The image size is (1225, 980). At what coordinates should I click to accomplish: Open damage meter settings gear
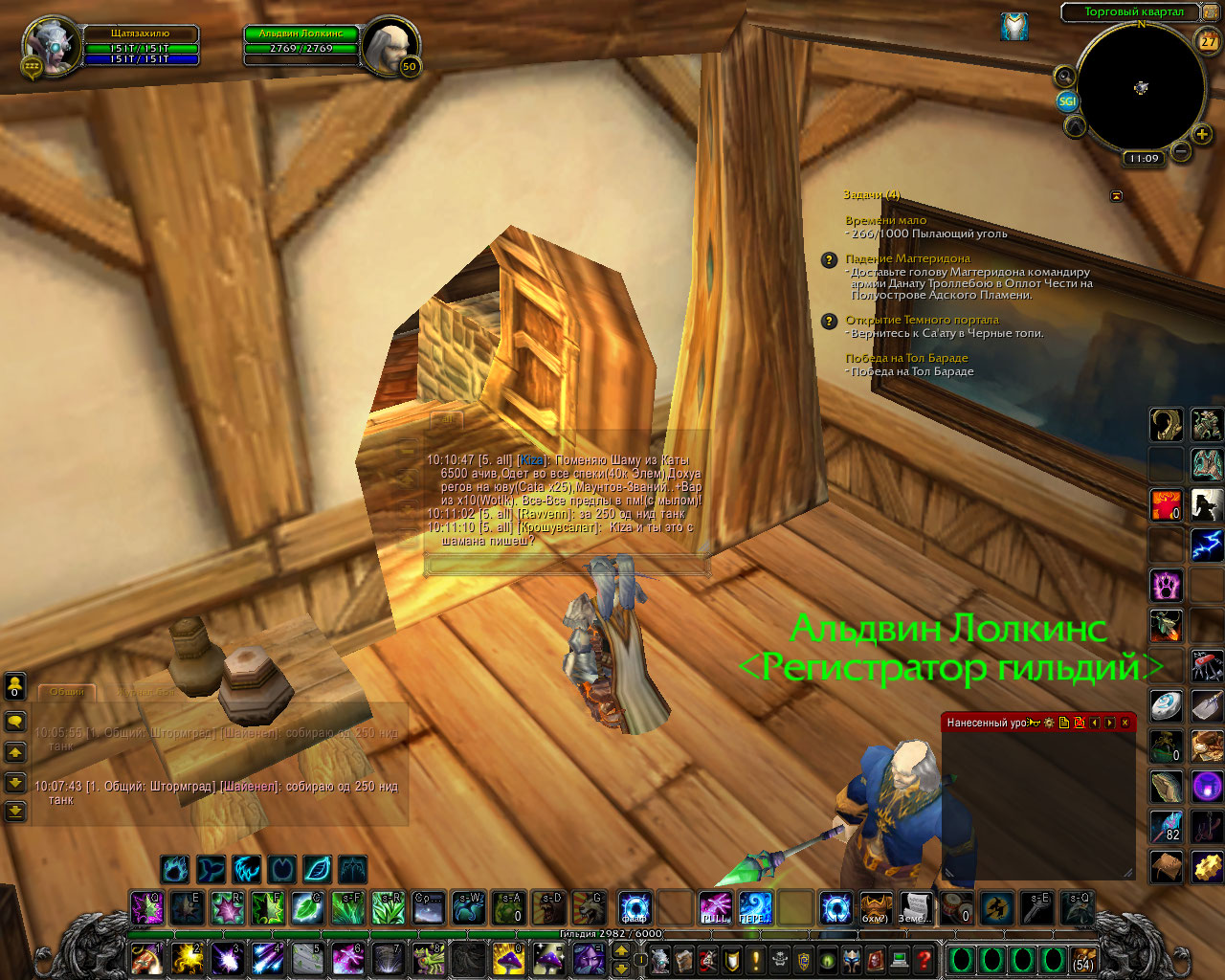1048,723
